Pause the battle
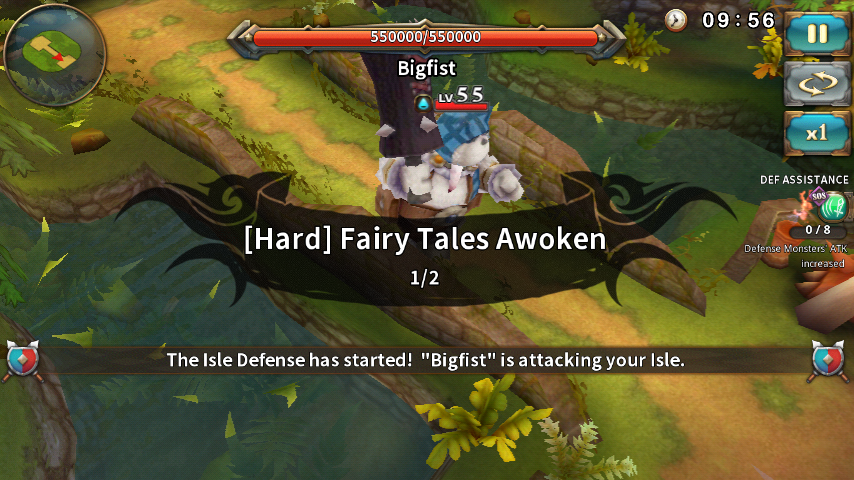Screen dimensions: 854x480 click(817, 34)
